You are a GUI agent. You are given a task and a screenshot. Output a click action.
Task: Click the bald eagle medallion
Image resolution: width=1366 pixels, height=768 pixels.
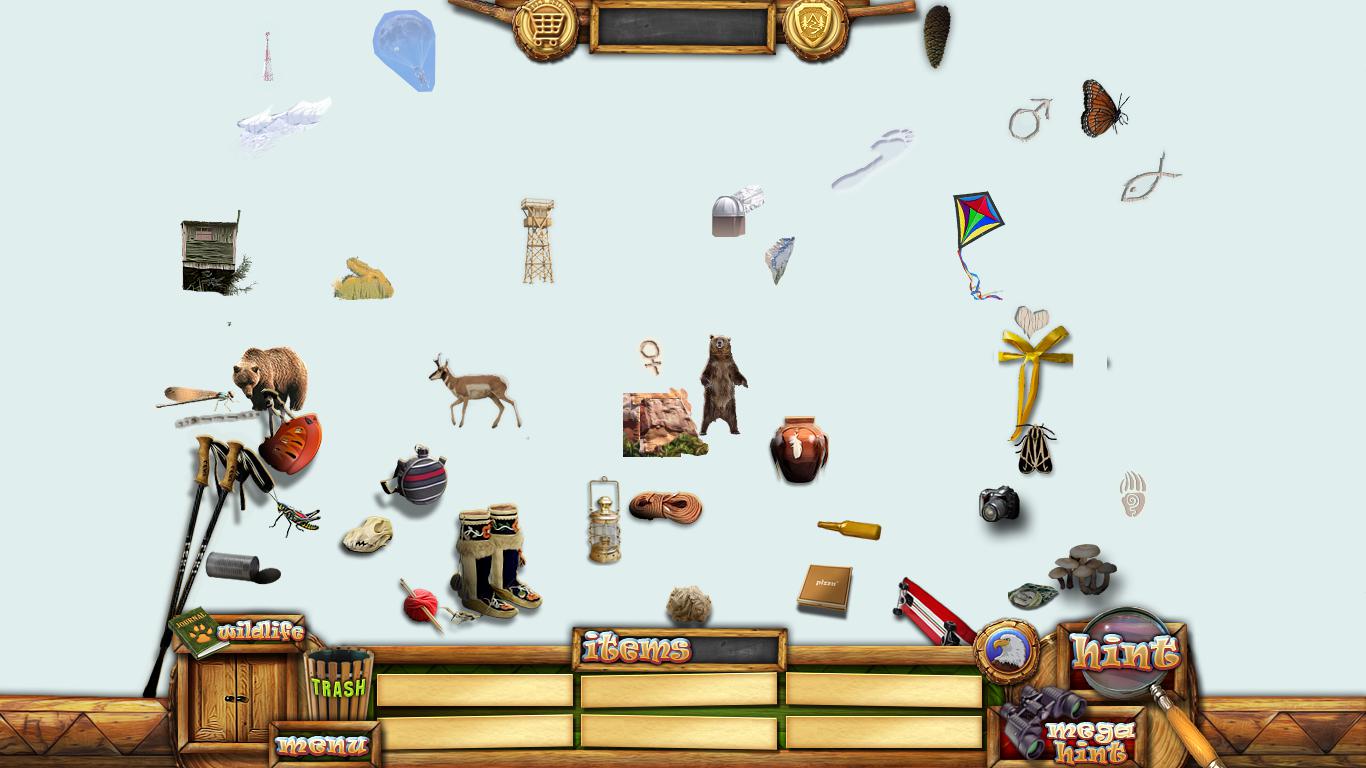coord(1006,651)
